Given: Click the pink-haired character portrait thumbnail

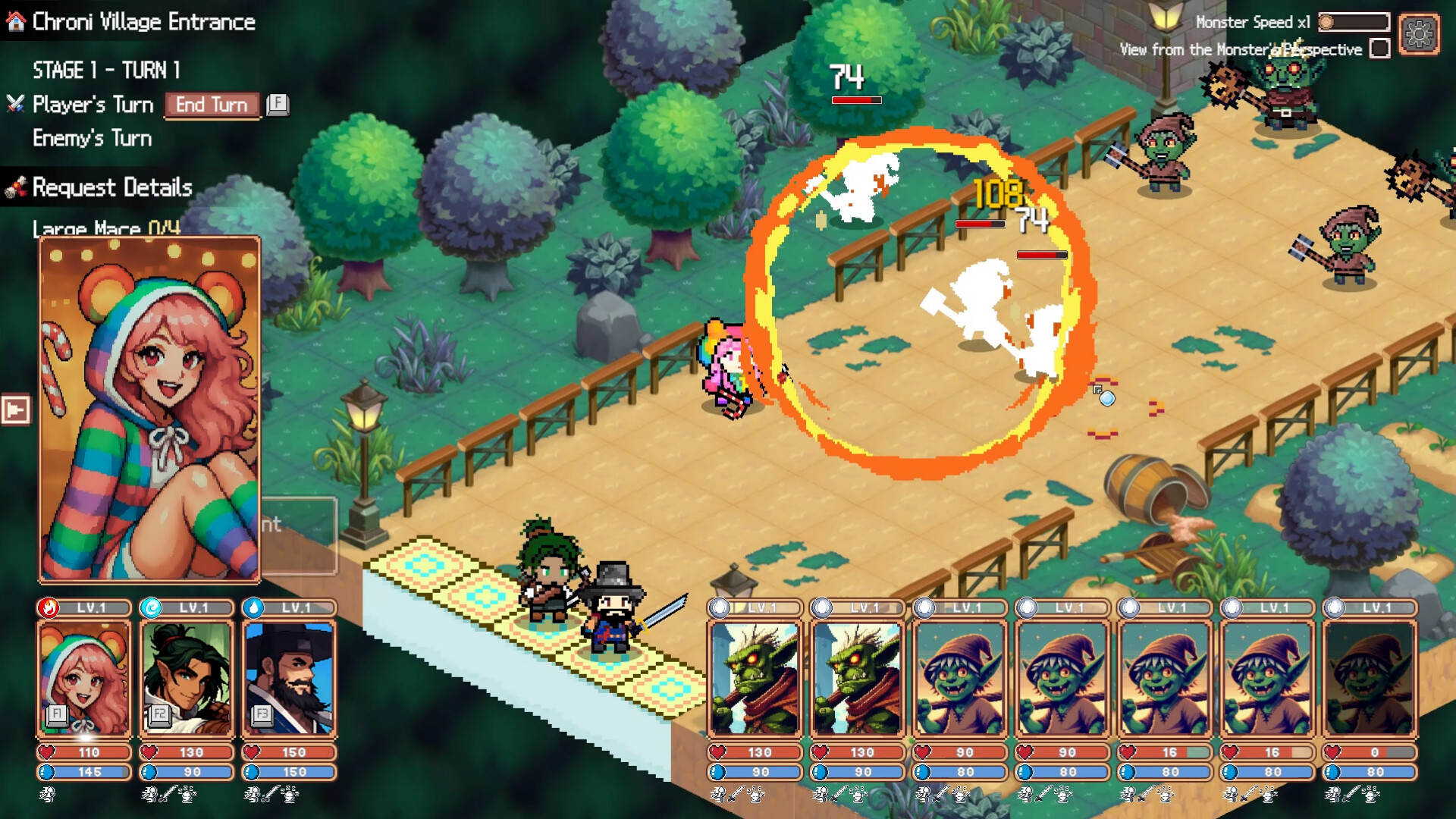Looking at the screenshot, I should point(83,677).
